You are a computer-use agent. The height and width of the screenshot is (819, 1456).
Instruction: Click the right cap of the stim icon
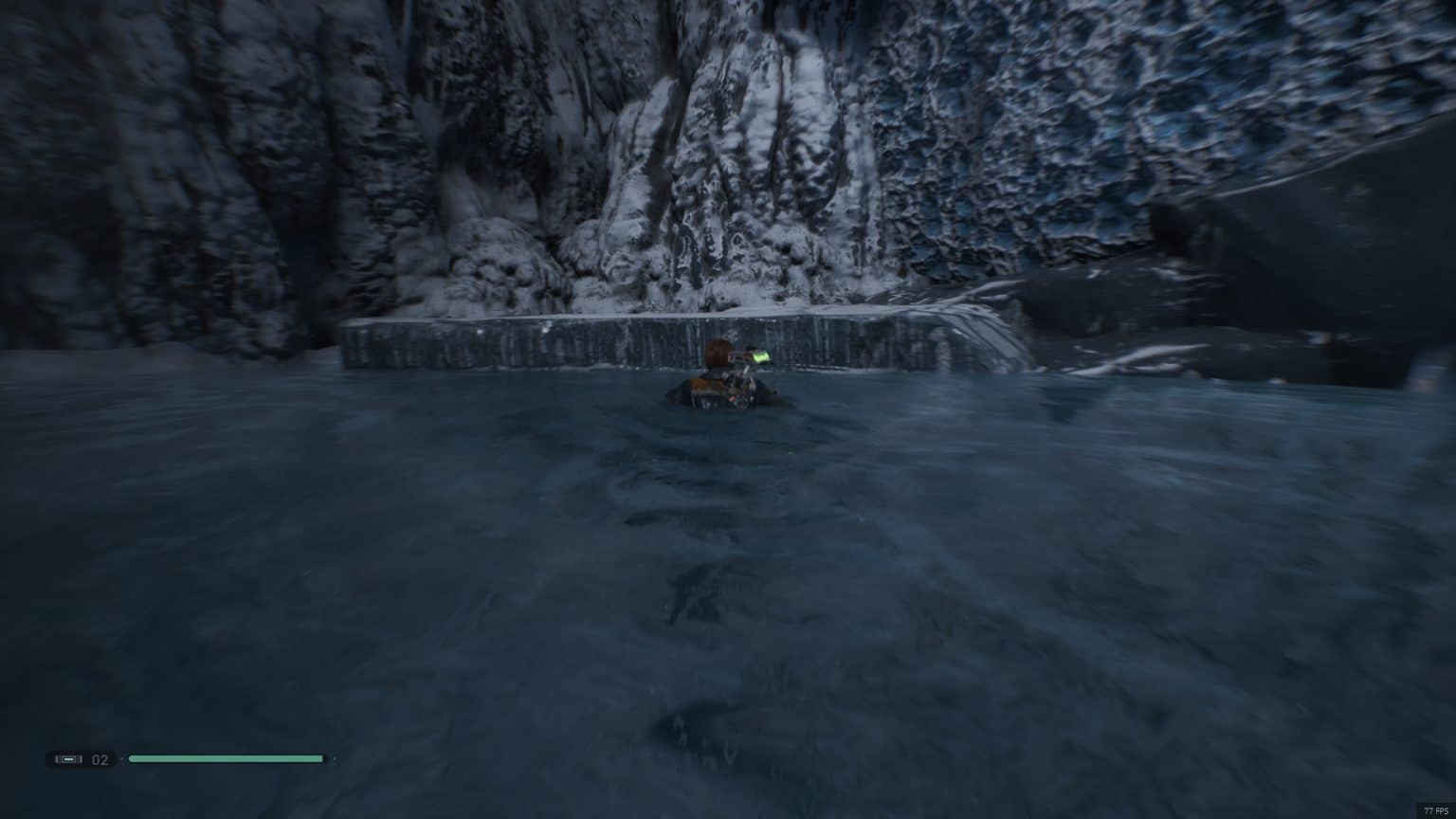point(81,759)
